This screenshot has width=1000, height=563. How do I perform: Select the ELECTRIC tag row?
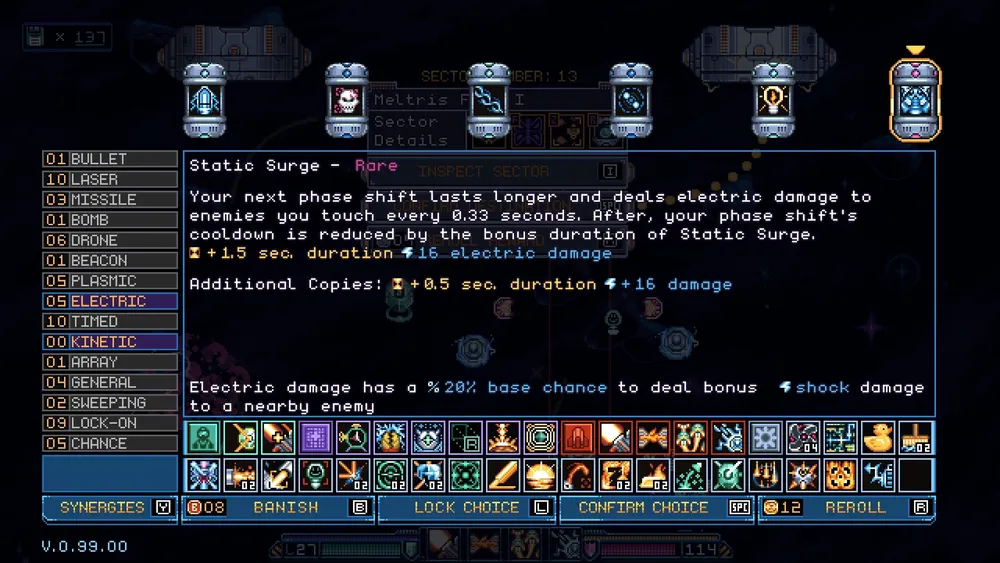pyautogui.click(x=110, y=301)
